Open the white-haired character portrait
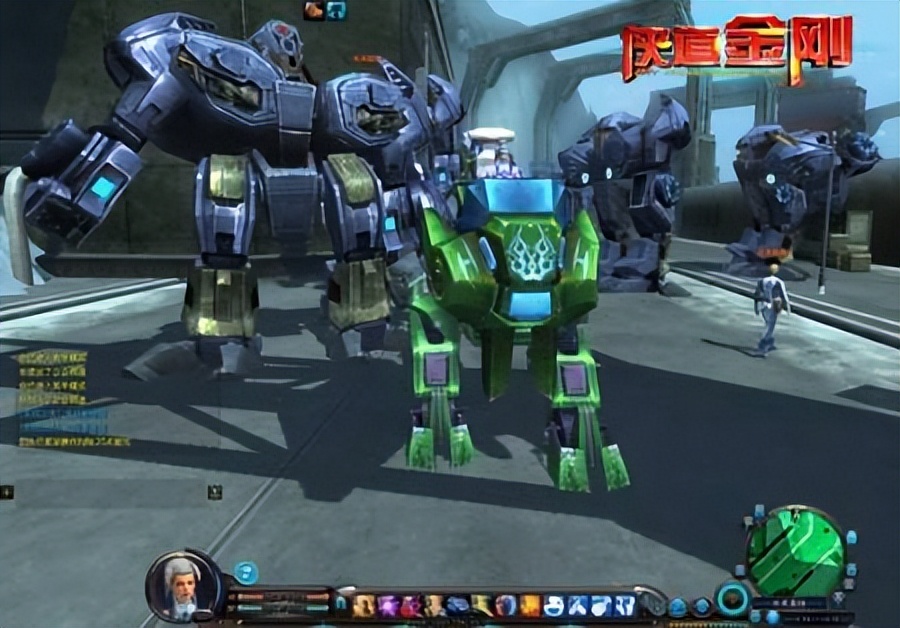This screenshot has width=900, height=628. [184, 585]
